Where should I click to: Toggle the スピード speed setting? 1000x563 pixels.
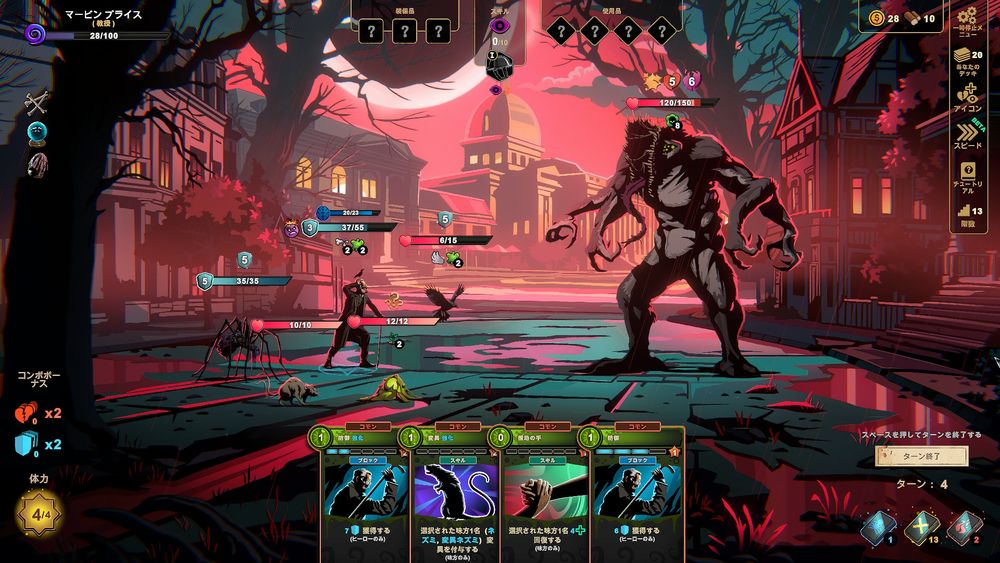967,133
